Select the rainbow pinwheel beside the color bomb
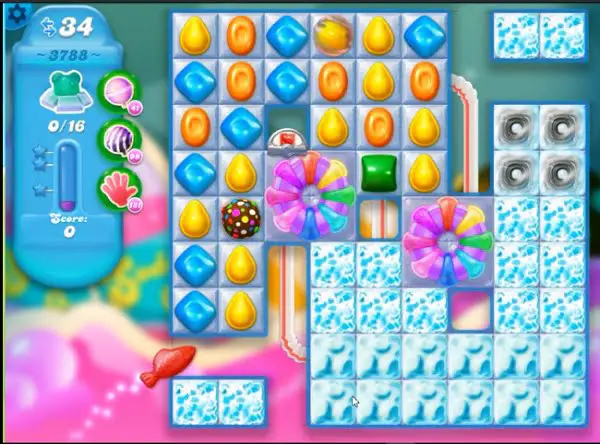The height and width of the screenshot is (445, 600). pyautogui.click(x=308, y=195)
